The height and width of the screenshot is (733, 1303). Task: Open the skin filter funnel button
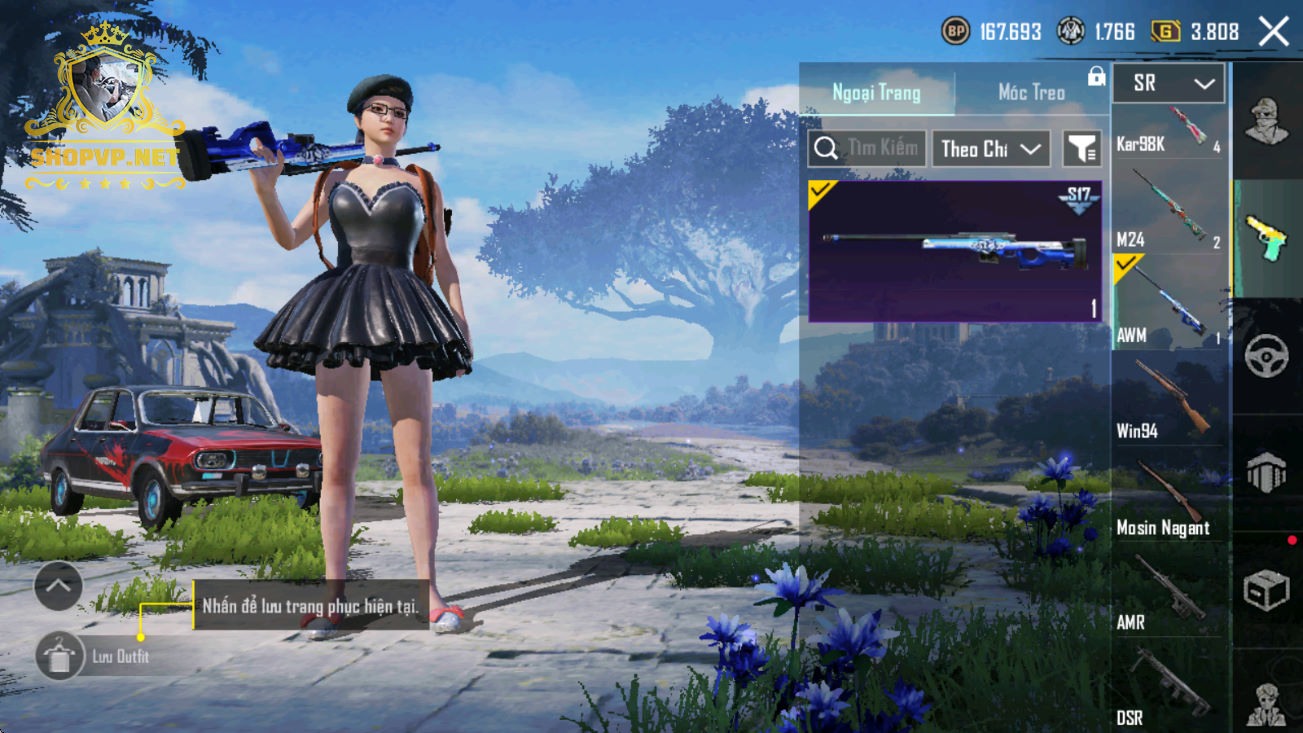1081,149
